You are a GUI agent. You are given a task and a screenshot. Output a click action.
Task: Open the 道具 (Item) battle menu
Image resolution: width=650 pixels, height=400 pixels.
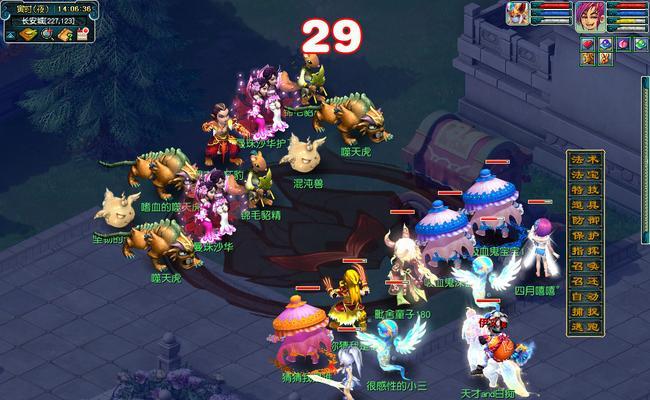[x=584, y=204]
